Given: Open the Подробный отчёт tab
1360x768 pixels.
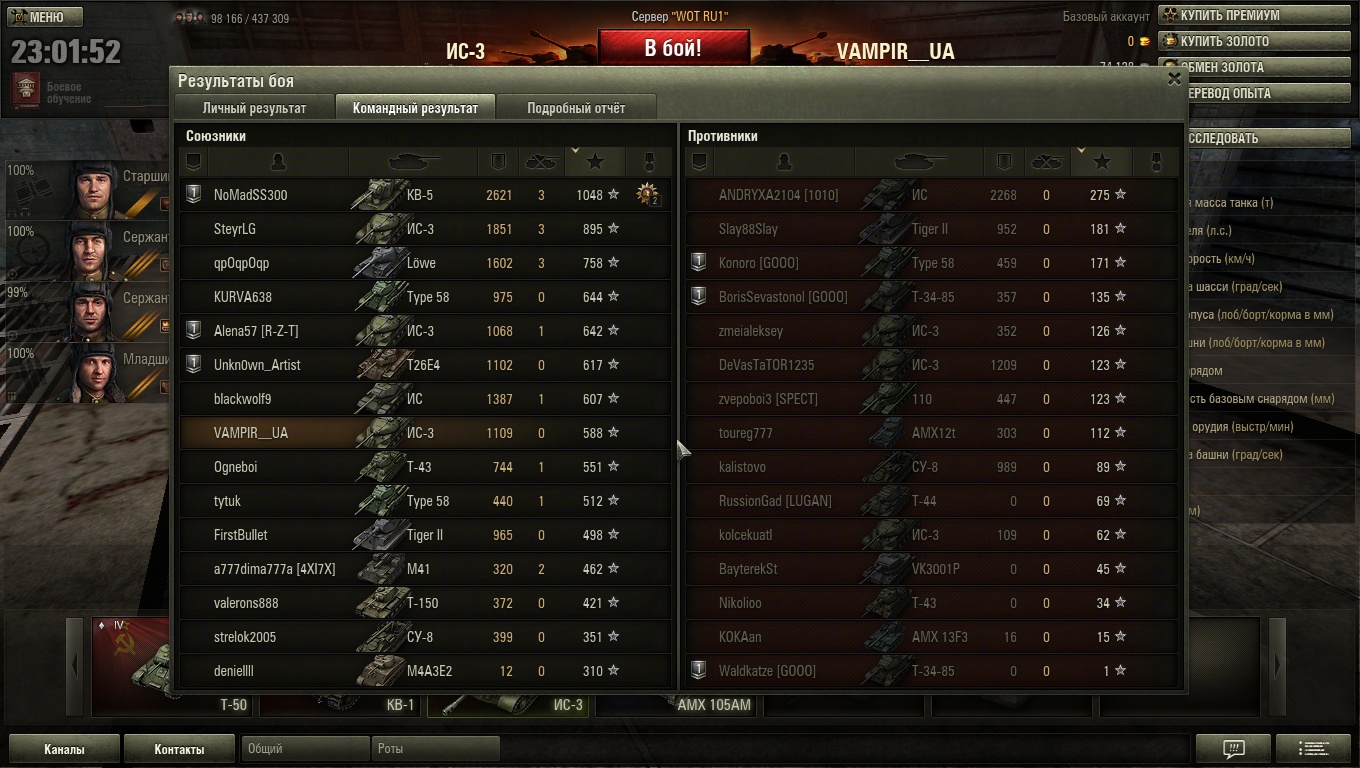Looking at the screenshot, I should click(x=576, y=108).
